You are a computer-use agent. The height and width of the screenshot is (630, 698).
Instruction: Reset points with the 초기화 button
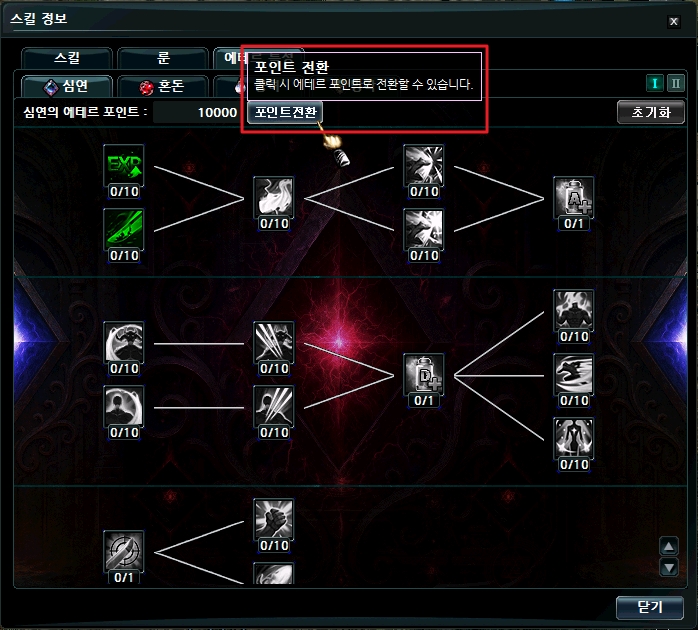point(650,112)
